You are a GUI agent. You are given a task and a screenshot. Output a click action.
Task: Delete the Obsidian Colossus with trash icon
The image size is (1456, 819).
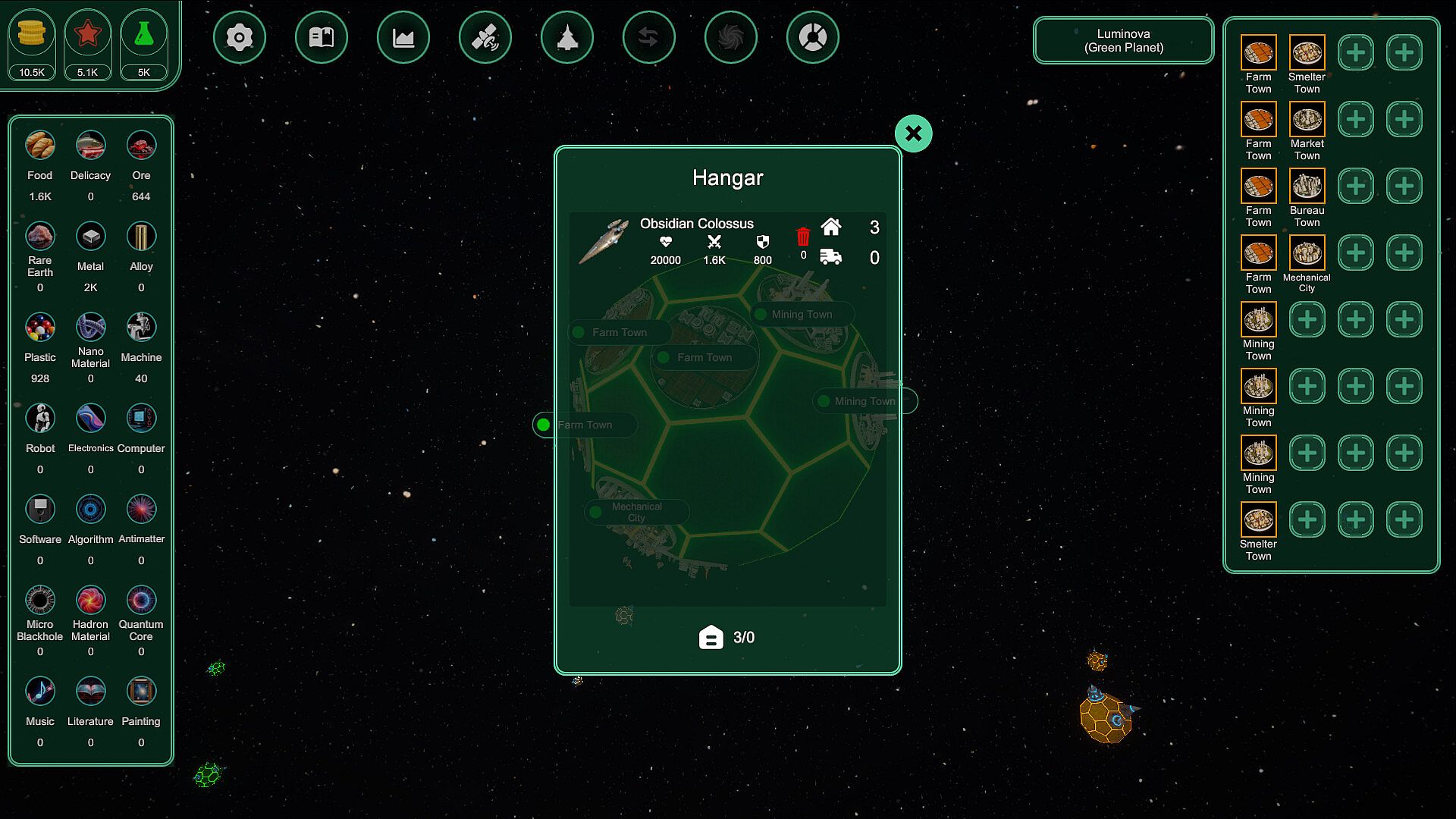803,237
